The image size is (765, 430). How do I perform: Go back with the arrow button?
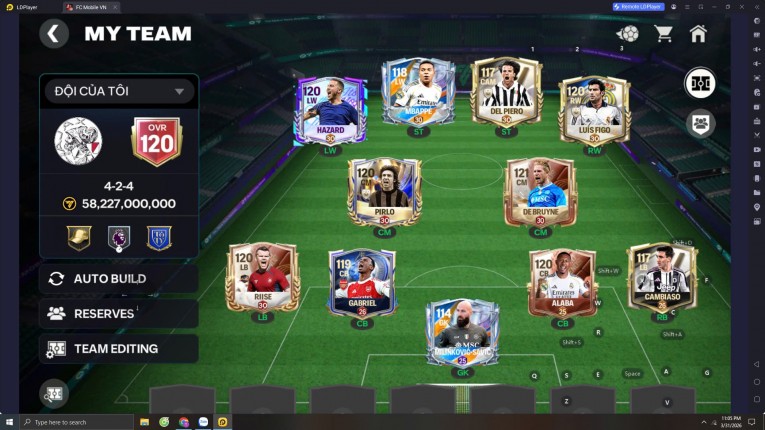point(53,34)
